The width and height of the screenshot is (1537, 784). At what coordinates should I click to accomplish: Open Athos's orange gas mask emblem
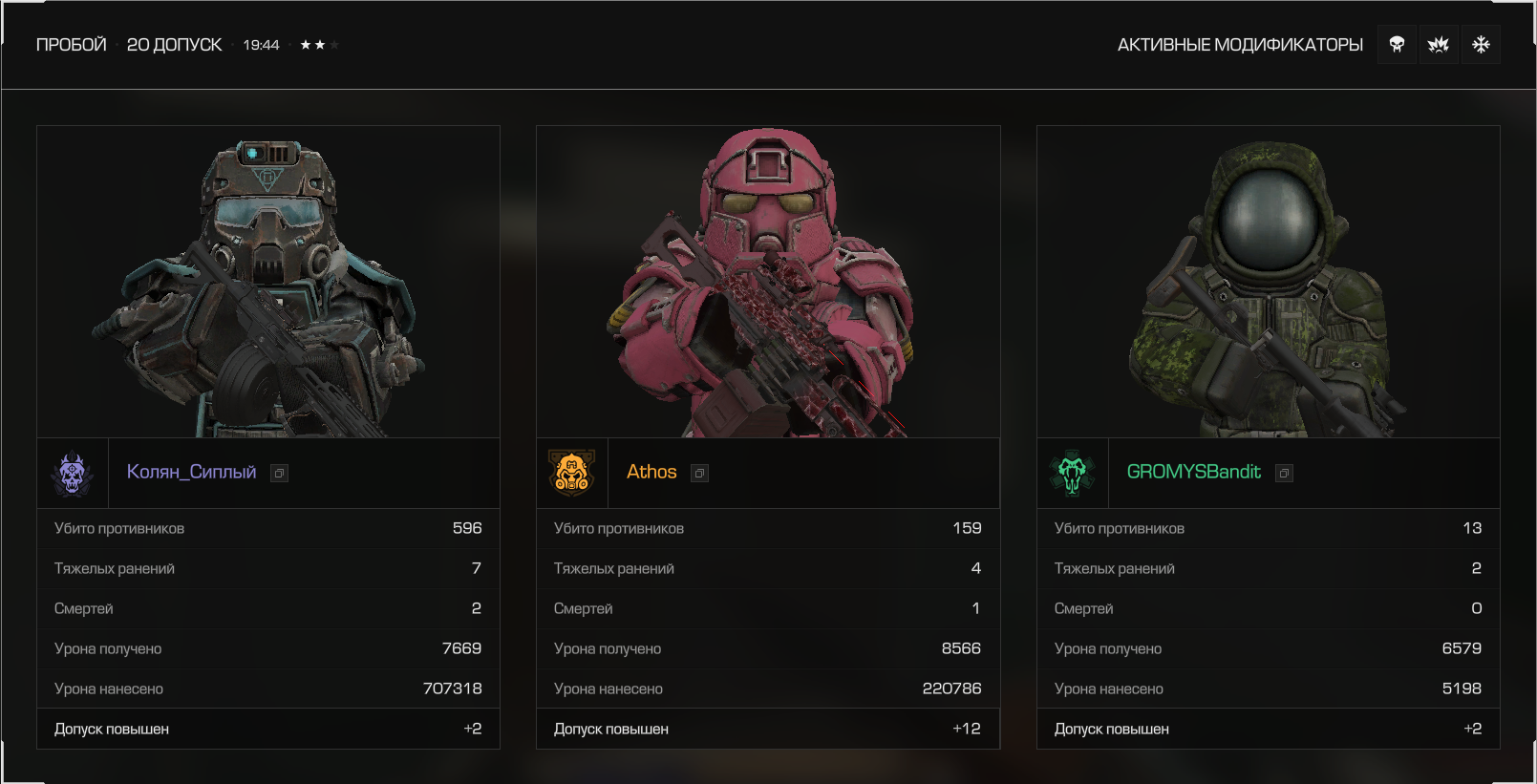pyautogui.click(x=572, y=473)
